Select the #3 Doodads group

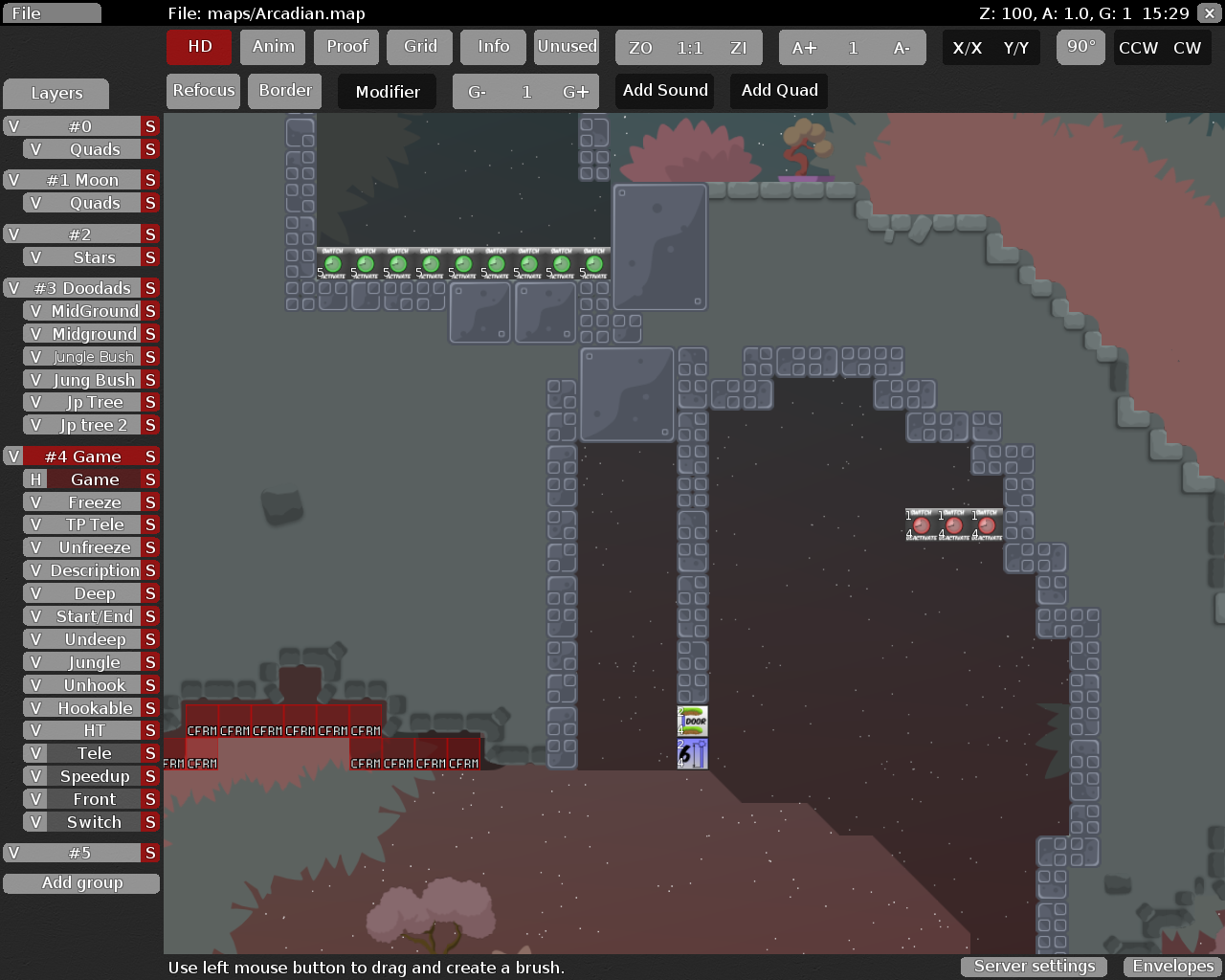click(x=82, y=288)
